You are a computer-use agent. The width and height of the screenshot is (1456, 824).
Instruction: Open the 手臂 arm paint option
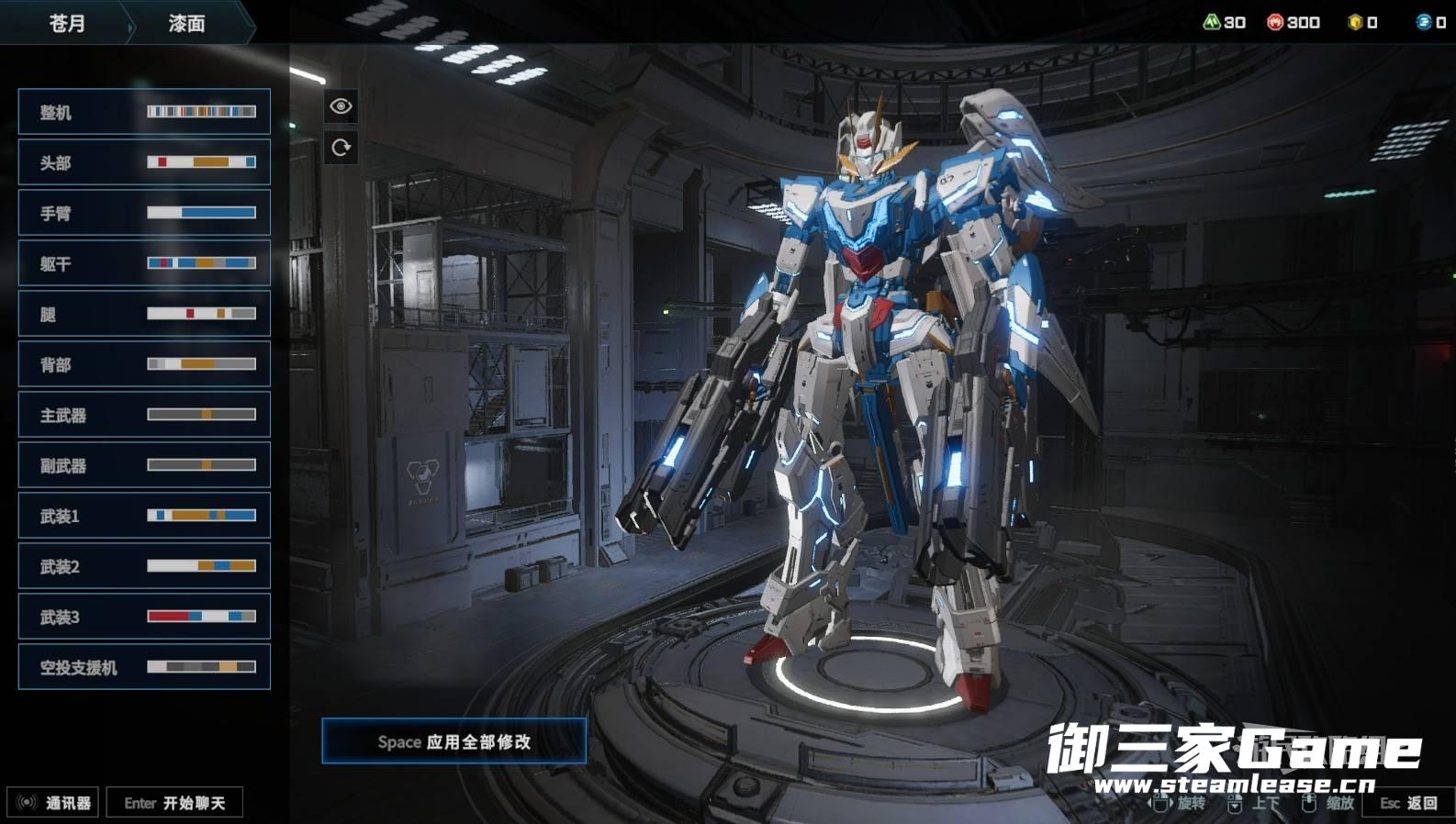[x=144, y=213]
